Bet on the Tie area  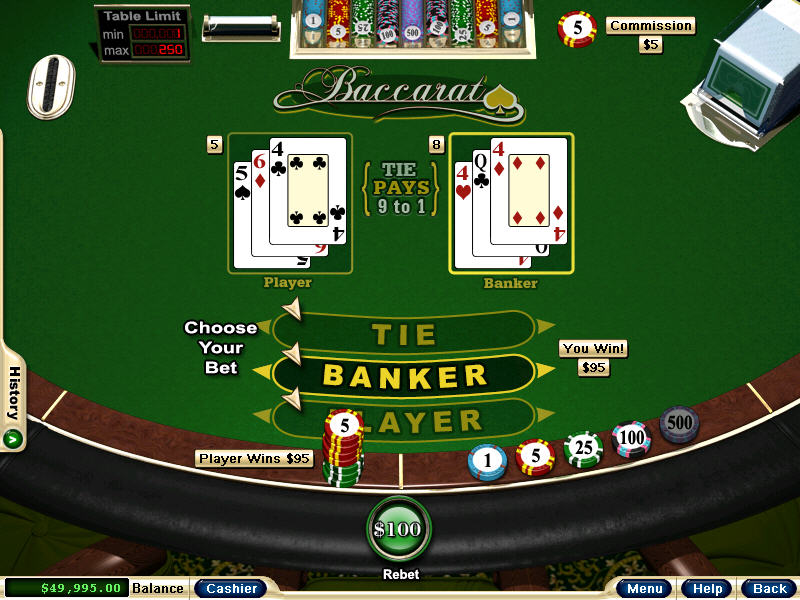(404, 334)
